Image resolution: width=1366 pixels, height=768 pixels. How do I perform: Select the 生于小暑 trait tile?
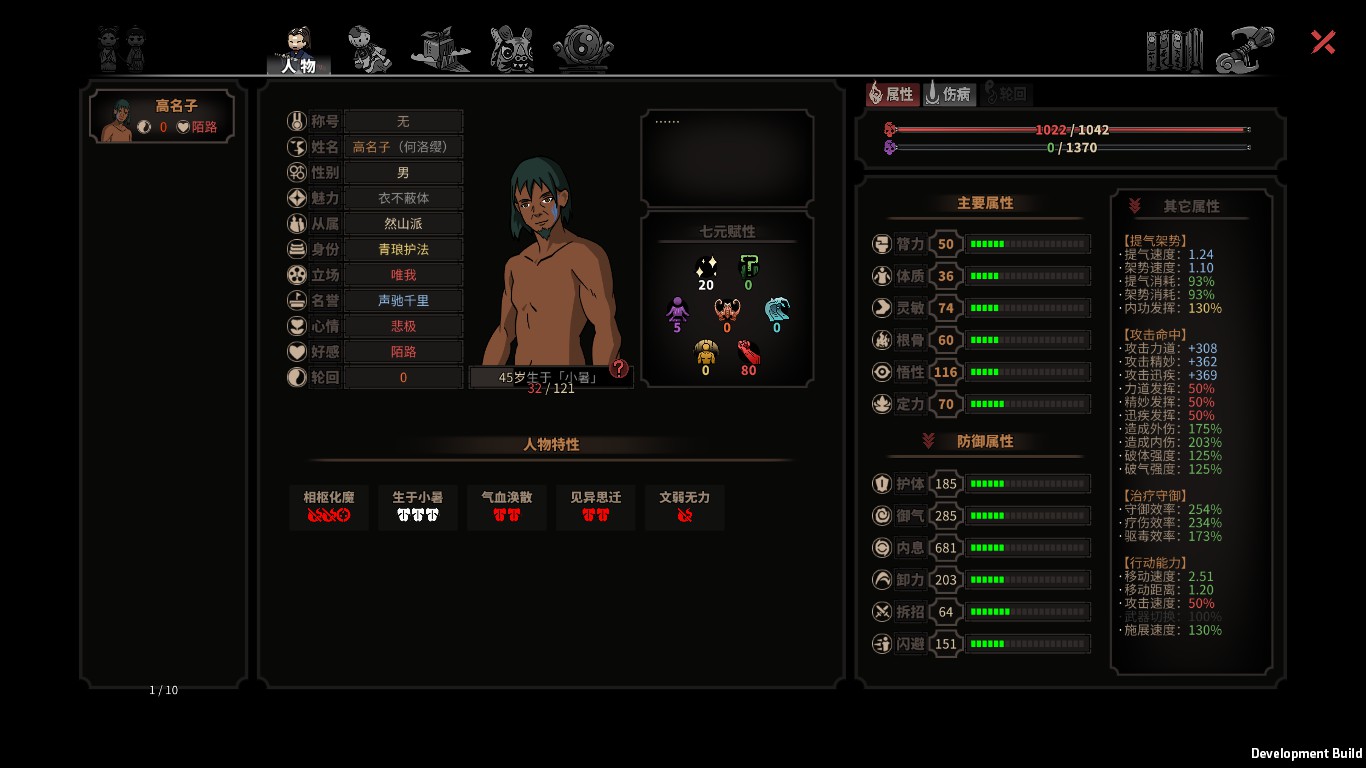[x=417, y=507]
